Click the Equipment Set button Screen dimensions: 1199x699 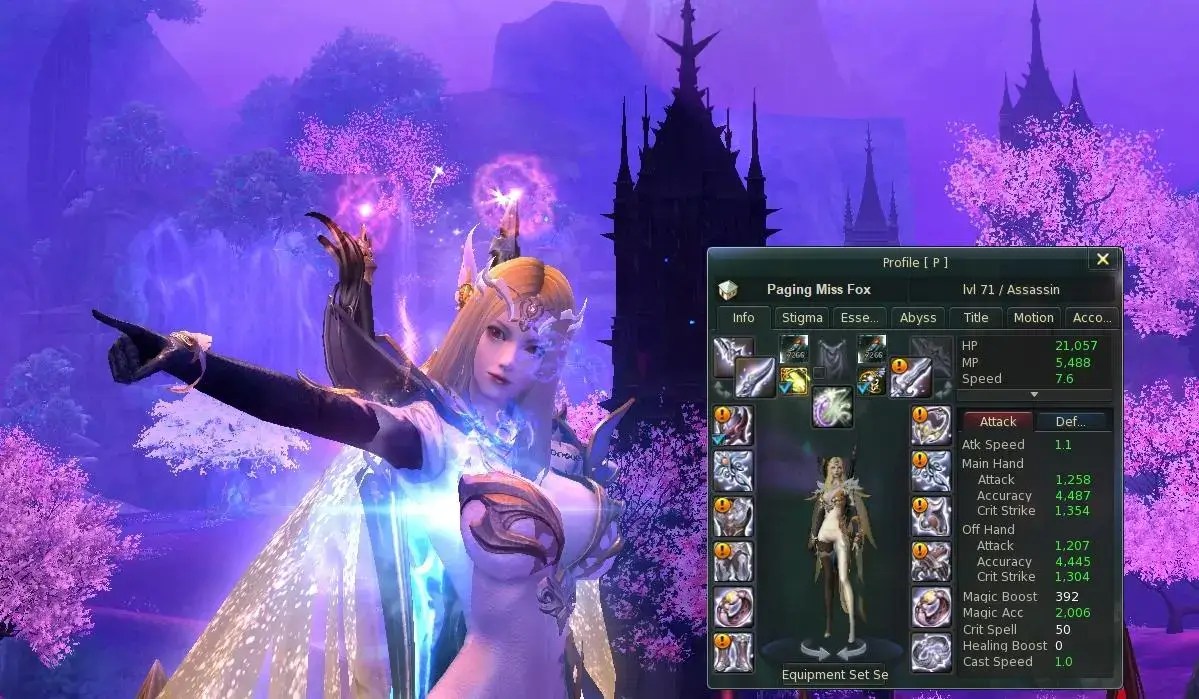click(x=834, y=674)
